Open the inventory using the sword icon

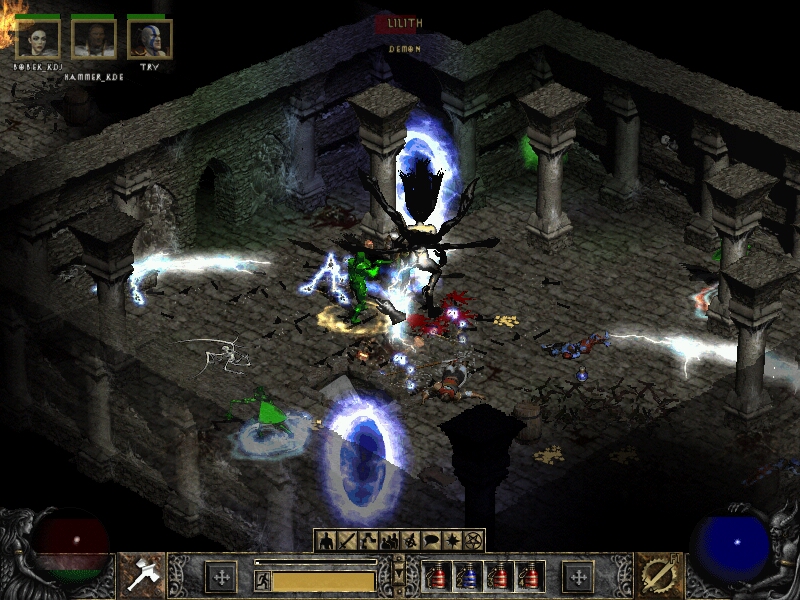click(347, 541)
